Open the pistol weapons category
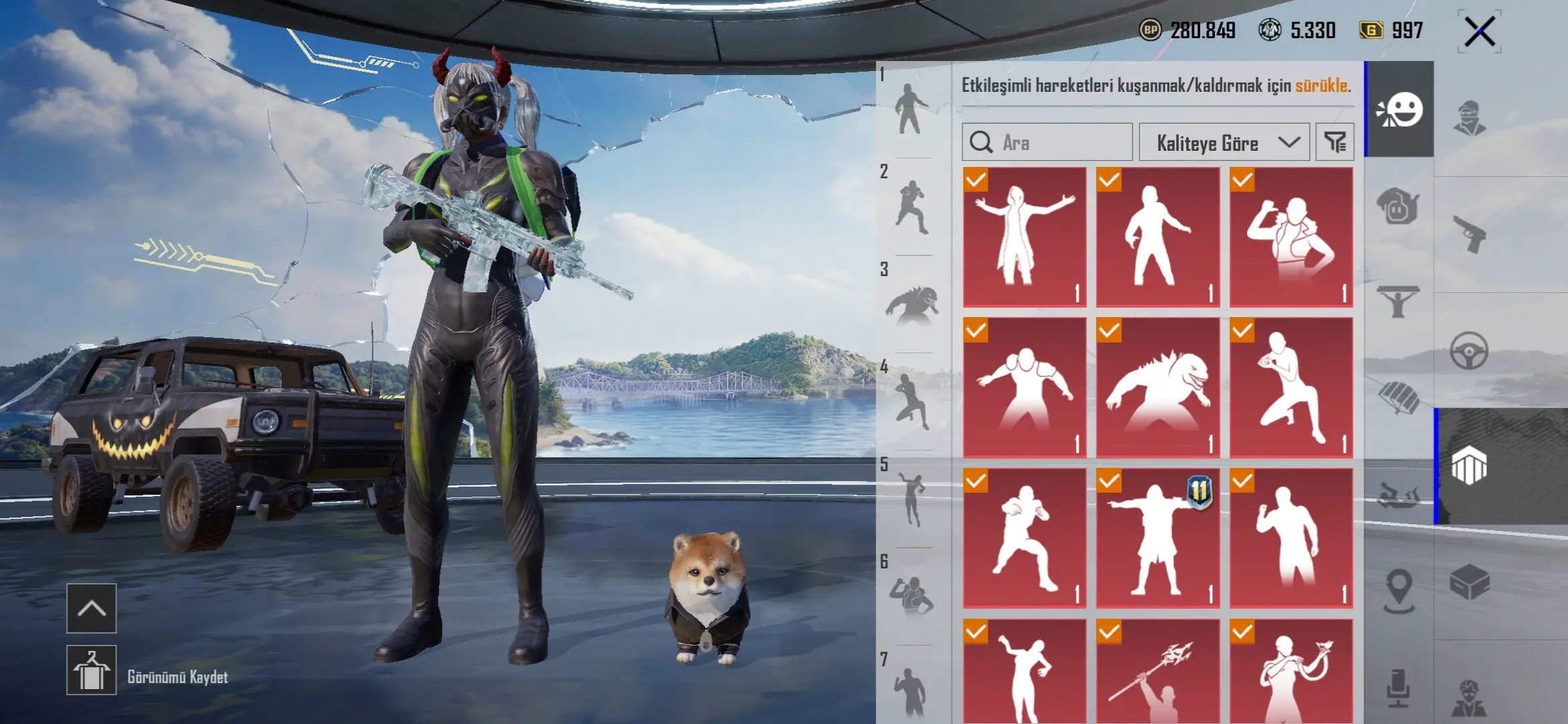Image resolution: width=1568 pixels, height=724 pixels. click(1469, 235)
